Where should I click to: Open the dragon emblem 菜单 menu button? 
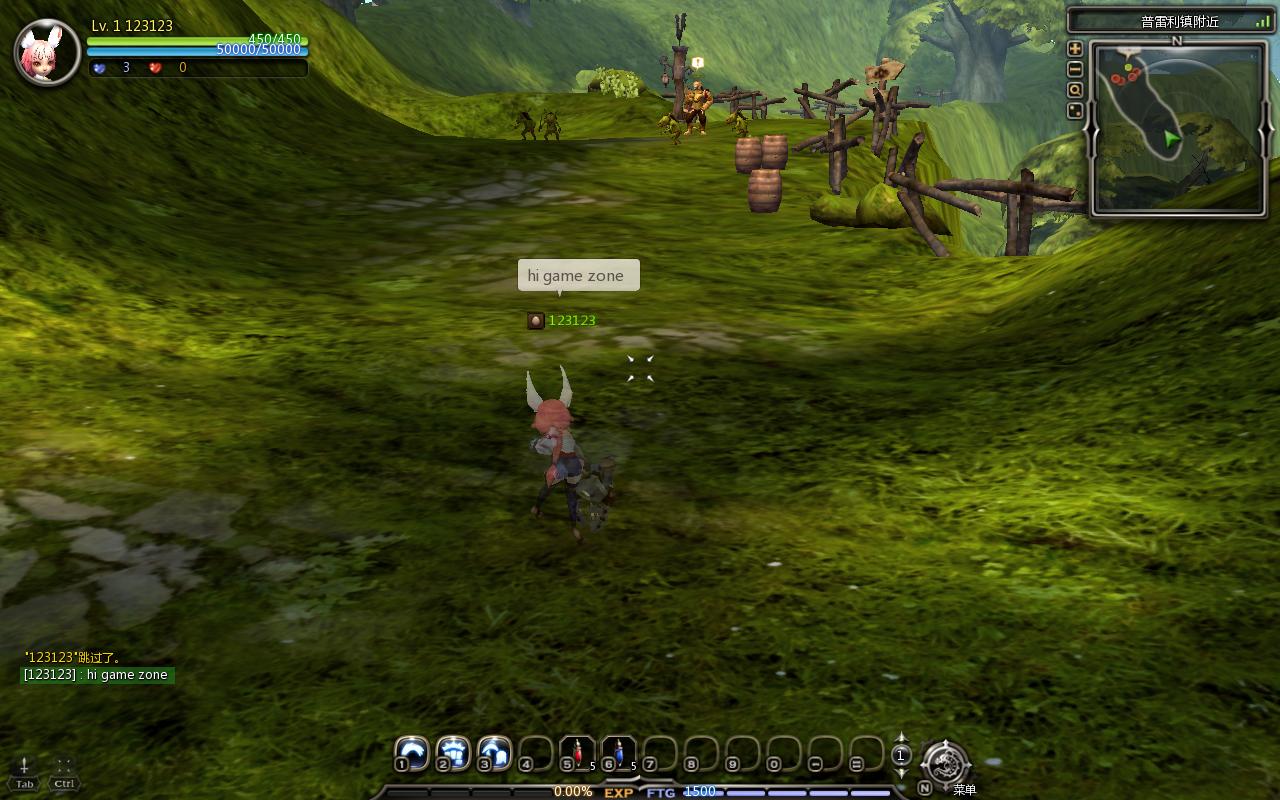944,765
